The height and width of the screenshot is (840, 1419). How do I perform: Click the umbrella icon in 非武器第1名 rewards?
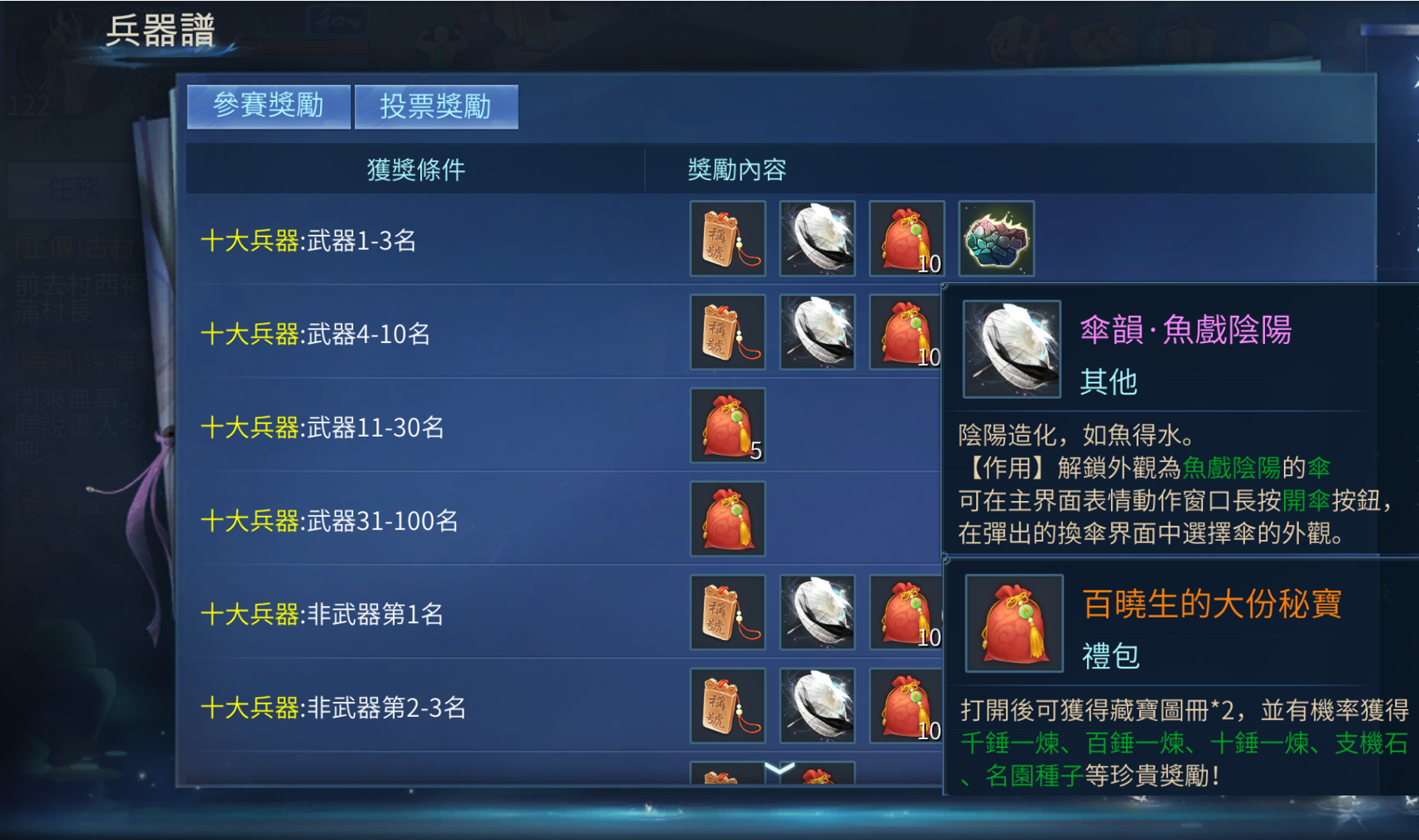(x=817, y=612)
